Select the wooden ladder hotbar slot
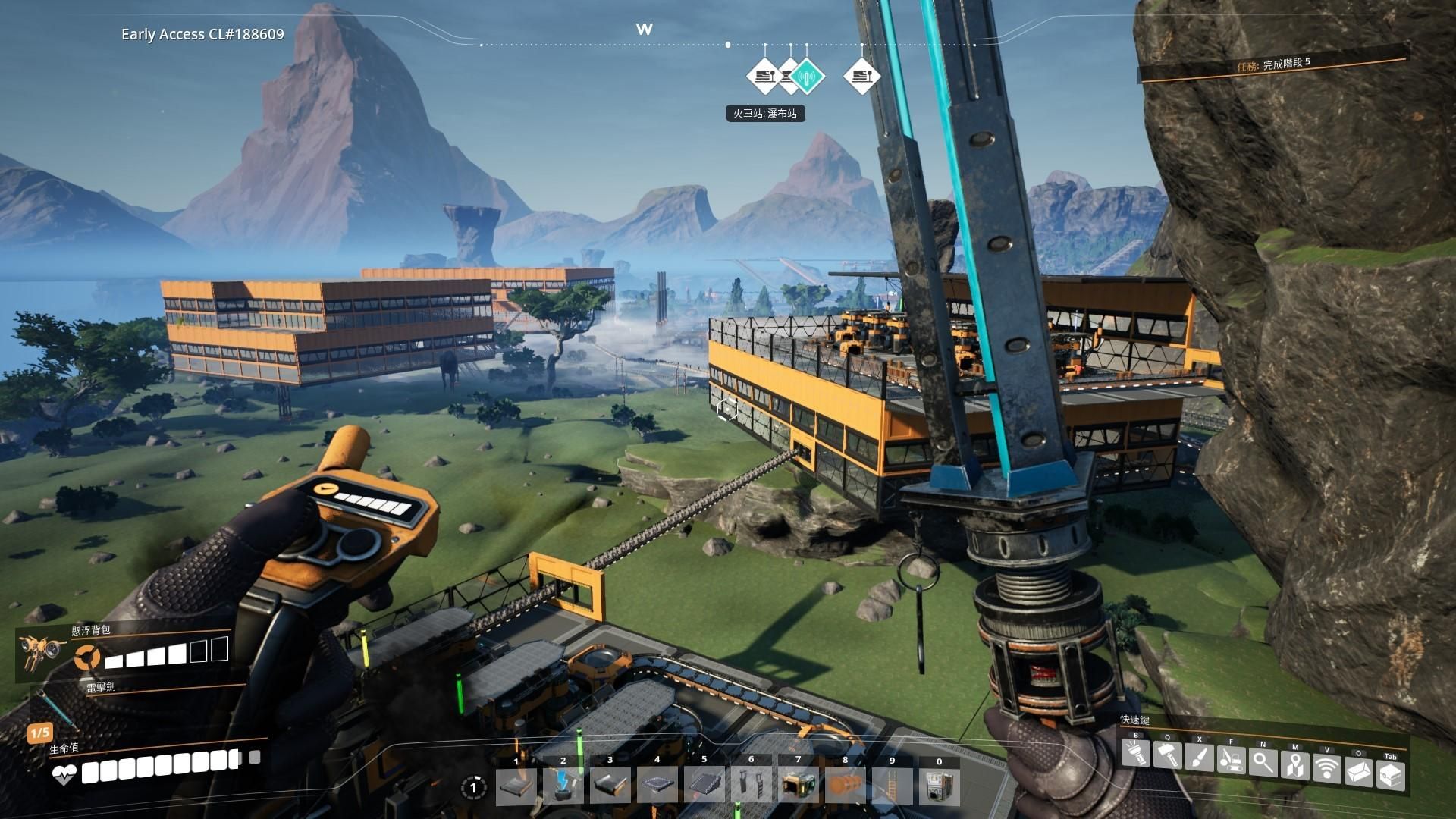The height and width of the screenshot is (819, 1456). click(x=893, y=786)
